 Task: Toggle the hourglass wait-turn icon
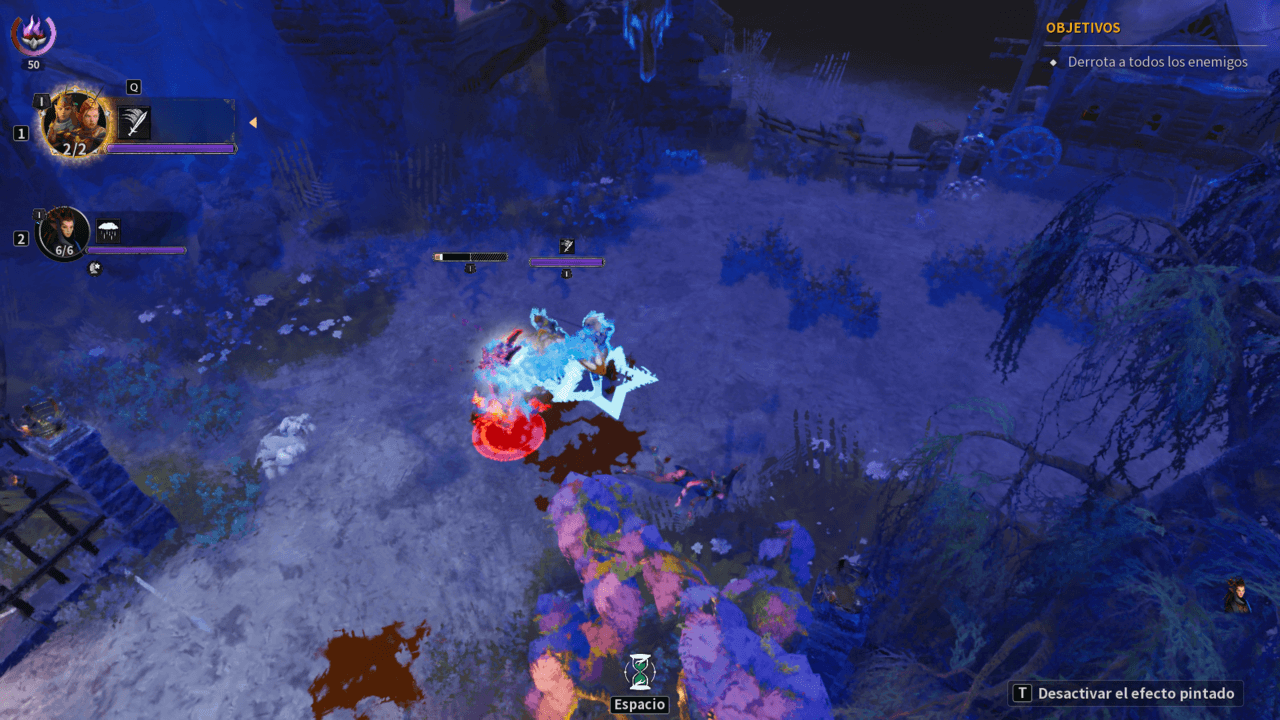[639, 670]
